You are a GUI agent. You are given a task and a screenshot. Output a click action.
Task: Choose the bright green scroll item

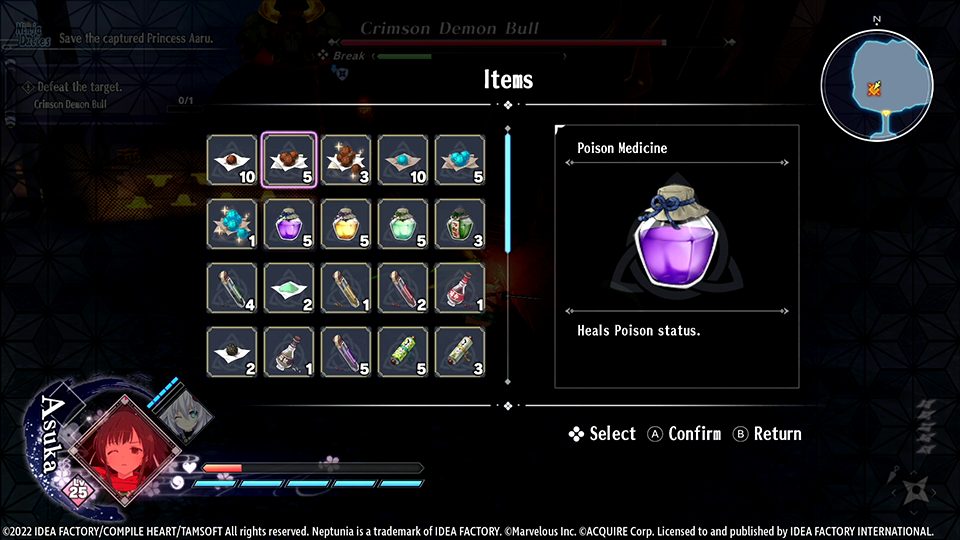click(403, 351)
